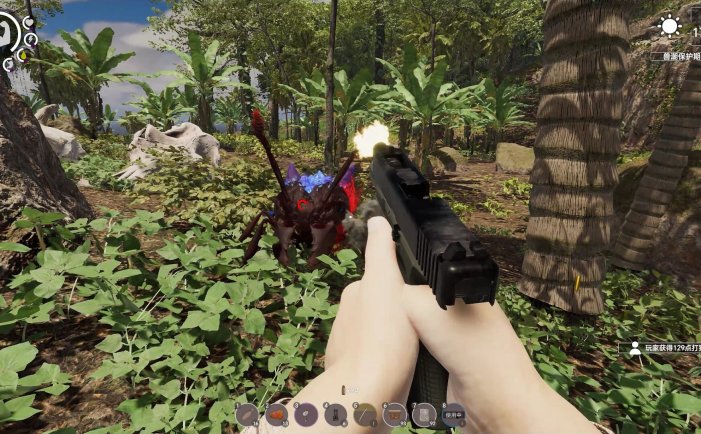This screenshot has width=701, height=434.
Task: Choose hotbar slot 3 with the small white item
Action: pos(307,414)
